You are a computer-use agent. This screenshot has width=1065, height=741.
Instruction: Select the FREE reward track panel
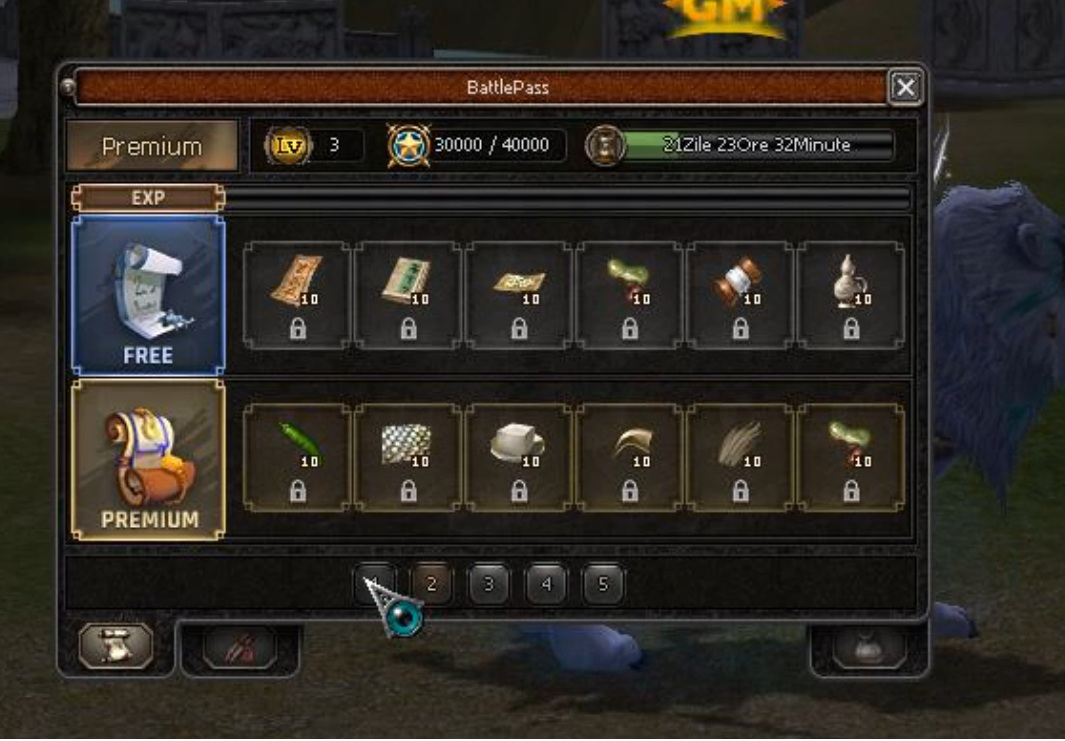[x=148, y=295]
